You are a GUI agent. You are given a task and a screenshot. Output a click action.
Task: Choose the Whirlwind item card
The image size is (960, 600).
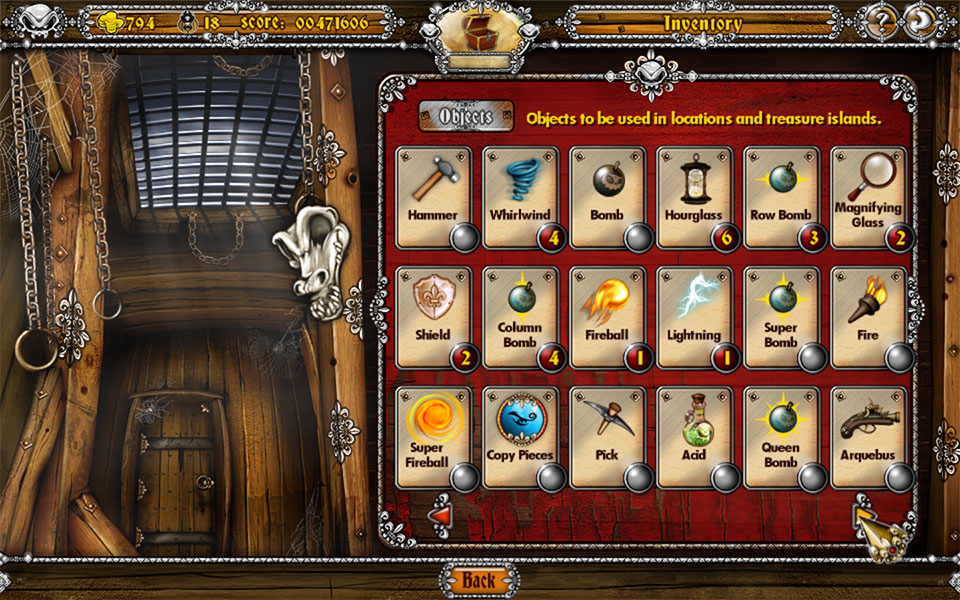520,197
